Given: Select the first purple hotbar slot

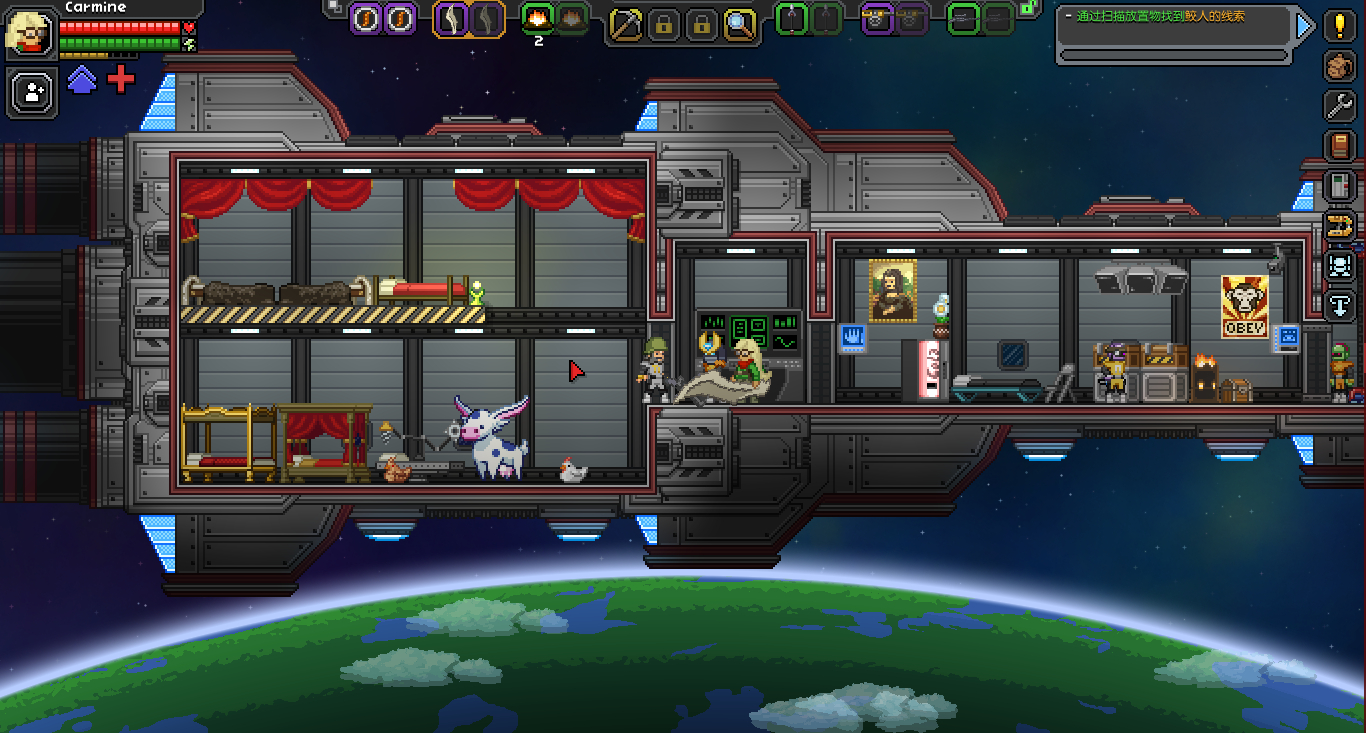Looking at the screenshot, I should pyautogui.click(x=367, y=18).
